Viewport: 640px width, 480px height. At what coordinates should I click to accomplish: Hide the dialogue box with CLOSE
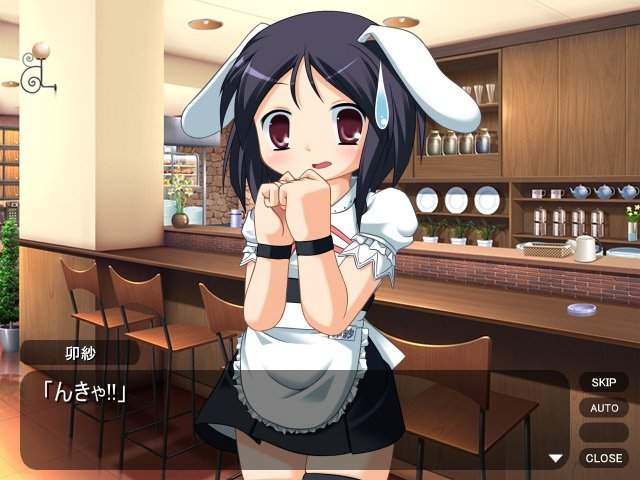coord(603,458)
